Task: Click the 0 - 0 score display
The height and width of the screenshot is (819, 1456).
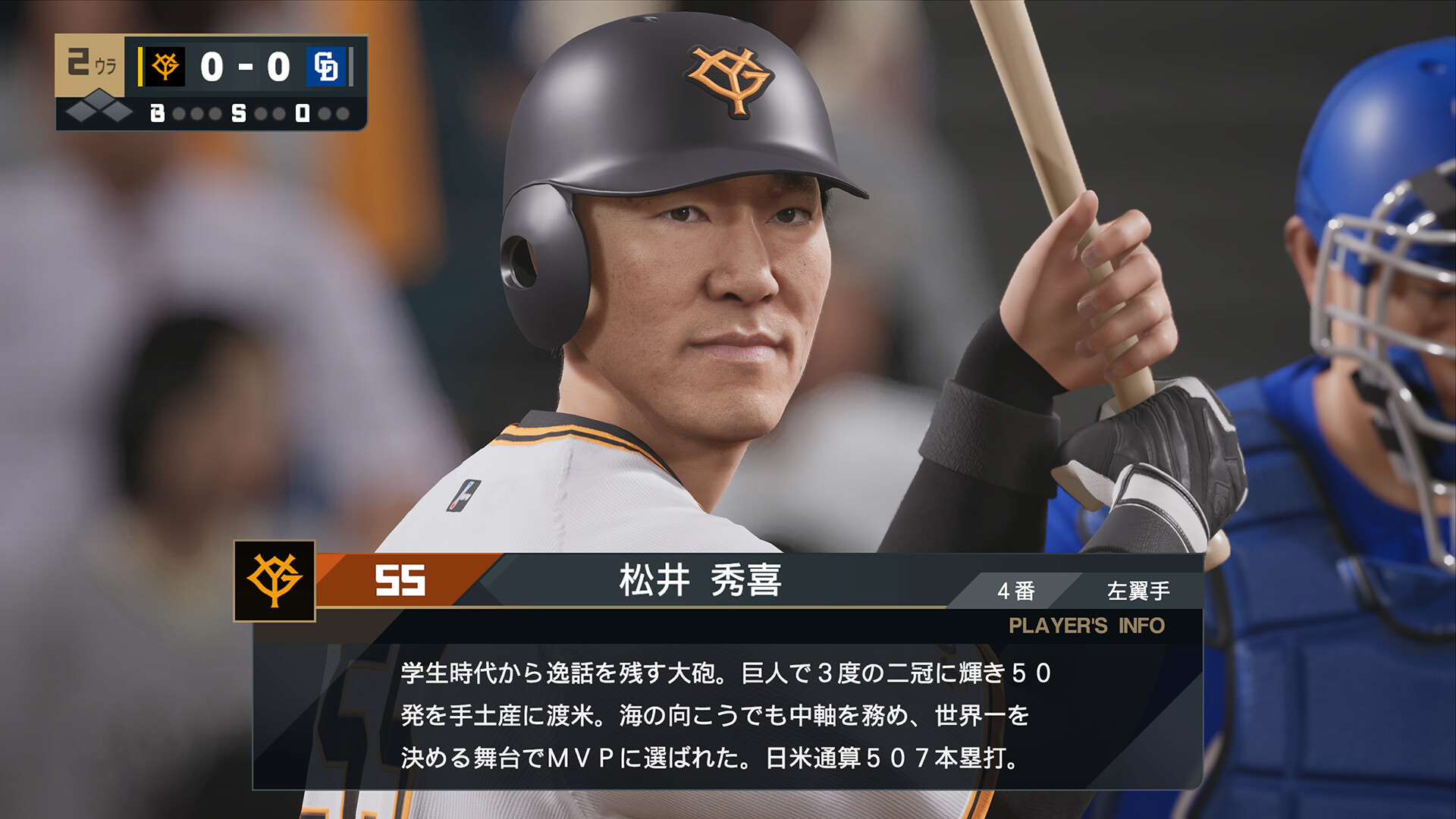Action: click(244, 66)
